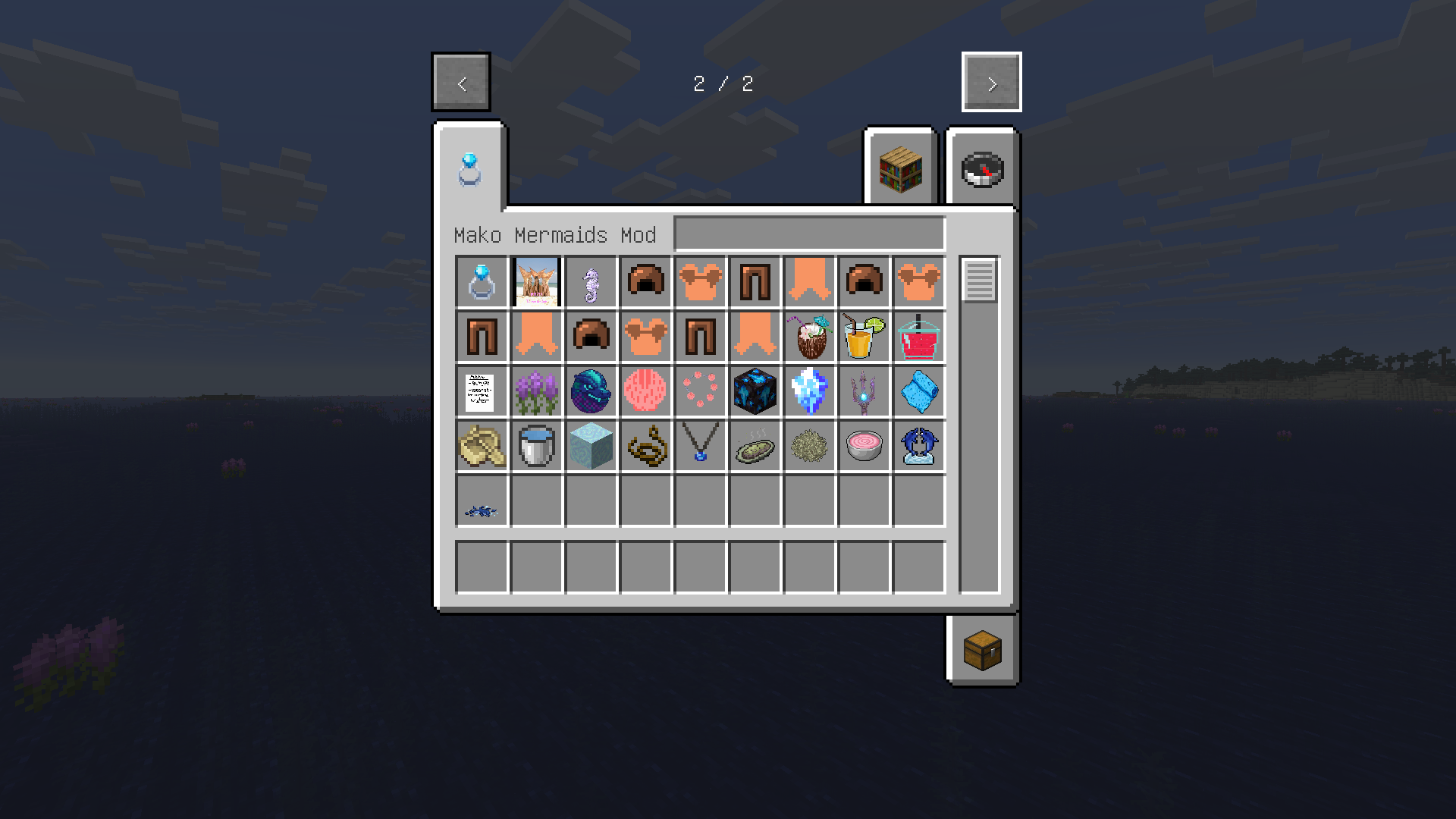Screen dimensions: 1456x819
Task: Pick up the pink seashell item
Action: [645, 391]
